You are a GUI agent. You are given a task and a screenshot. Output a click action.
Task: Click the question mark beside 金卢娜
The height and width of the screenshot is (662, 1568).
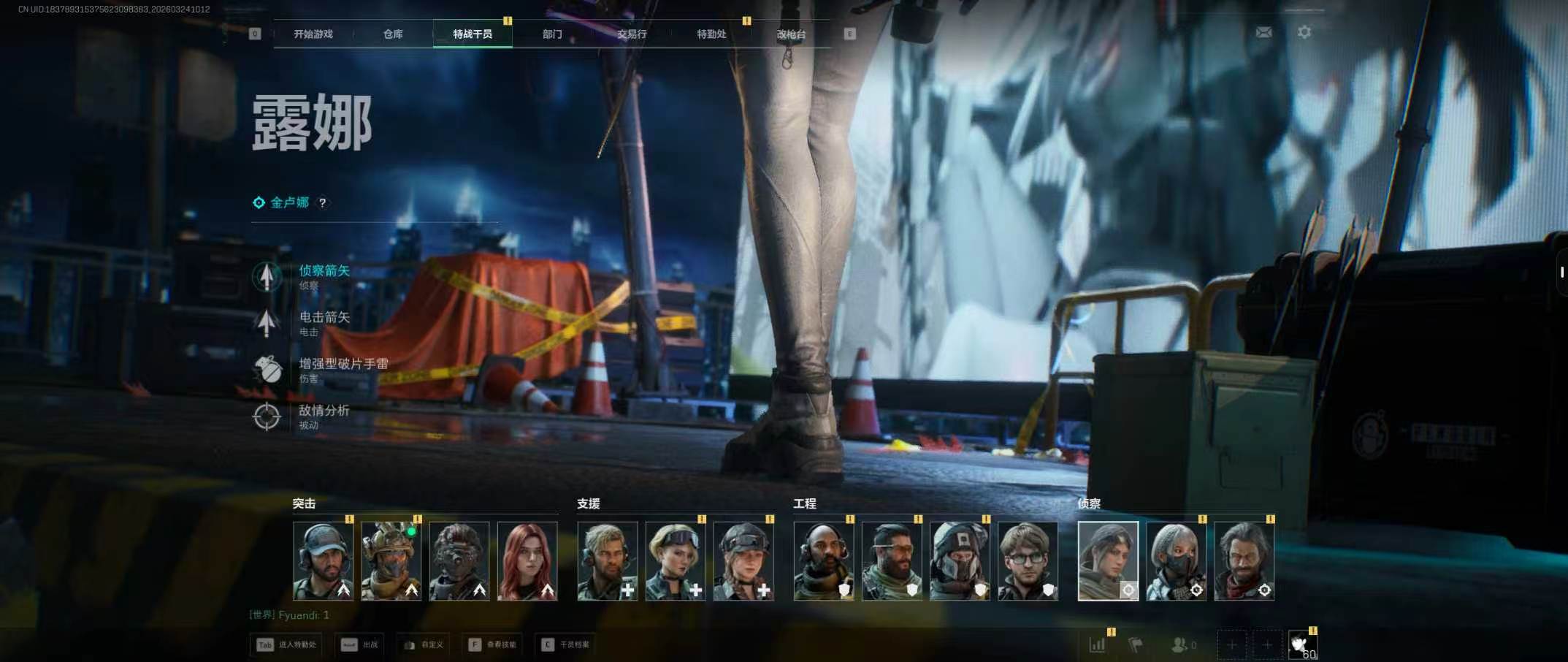(322, 203)
